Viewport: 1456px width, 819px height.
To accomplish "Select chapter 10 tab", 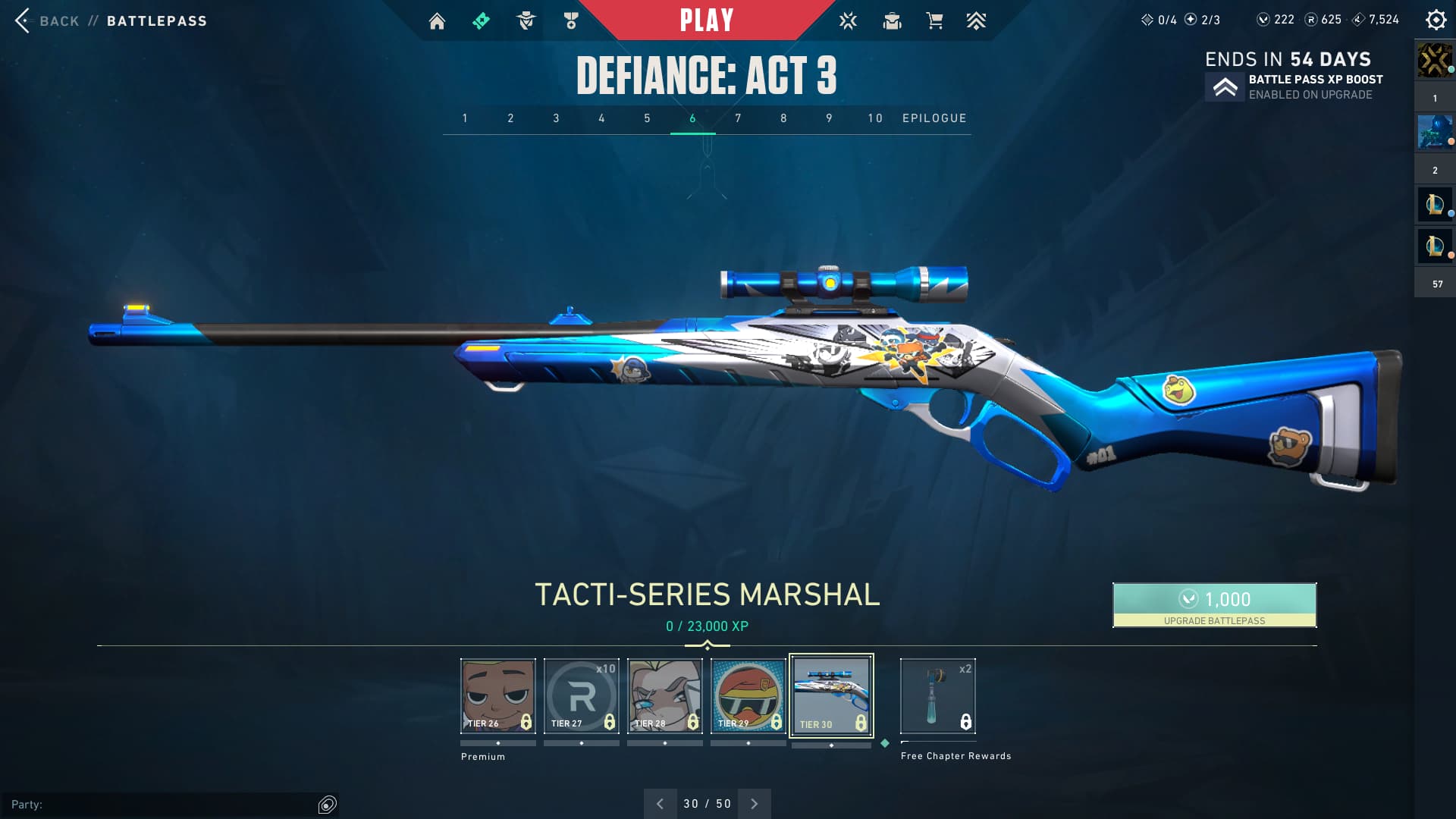I will (875, 118).
